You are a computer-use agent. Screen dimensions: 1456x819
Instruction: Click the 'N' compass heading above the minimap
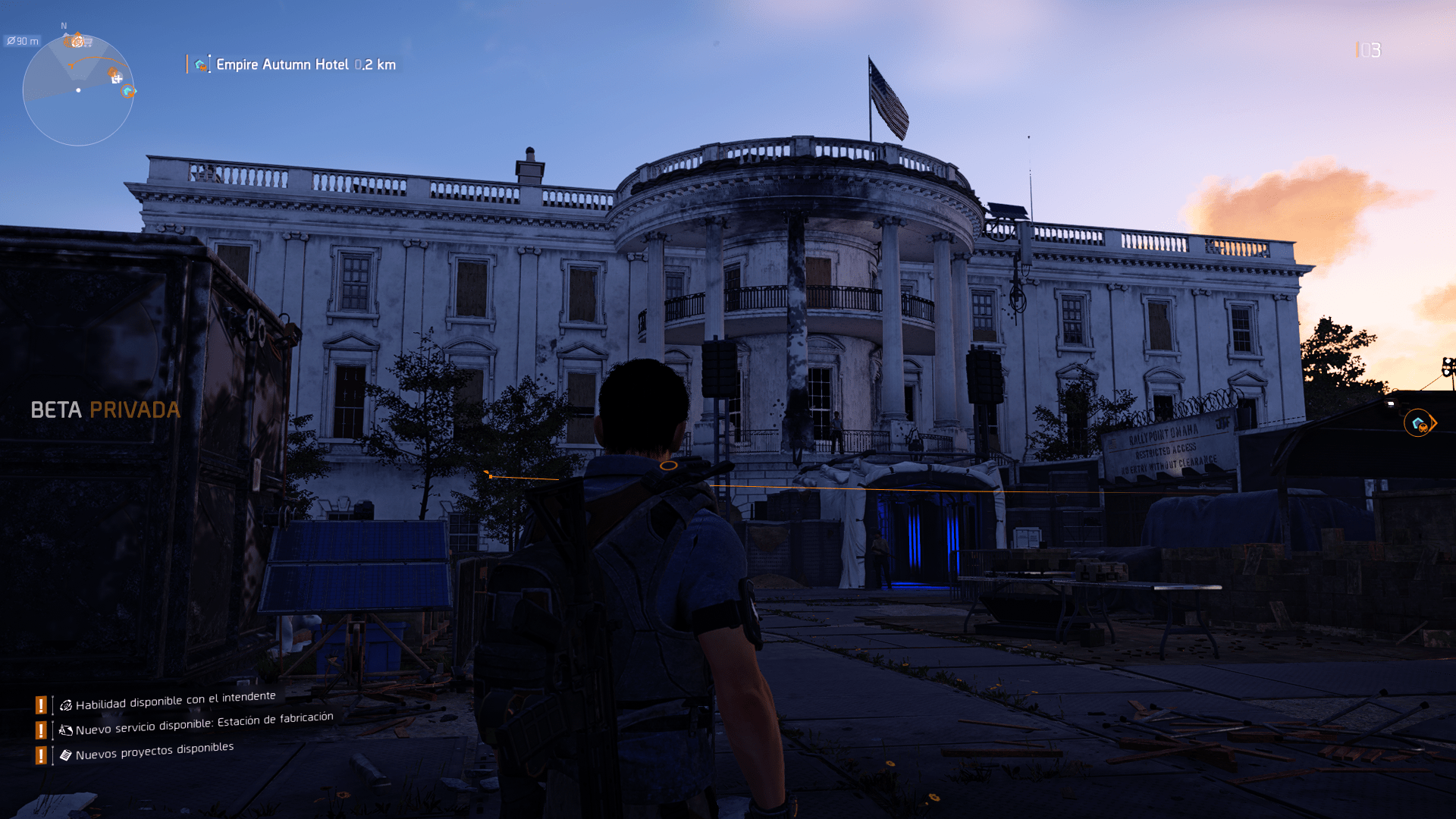(64, 25)
